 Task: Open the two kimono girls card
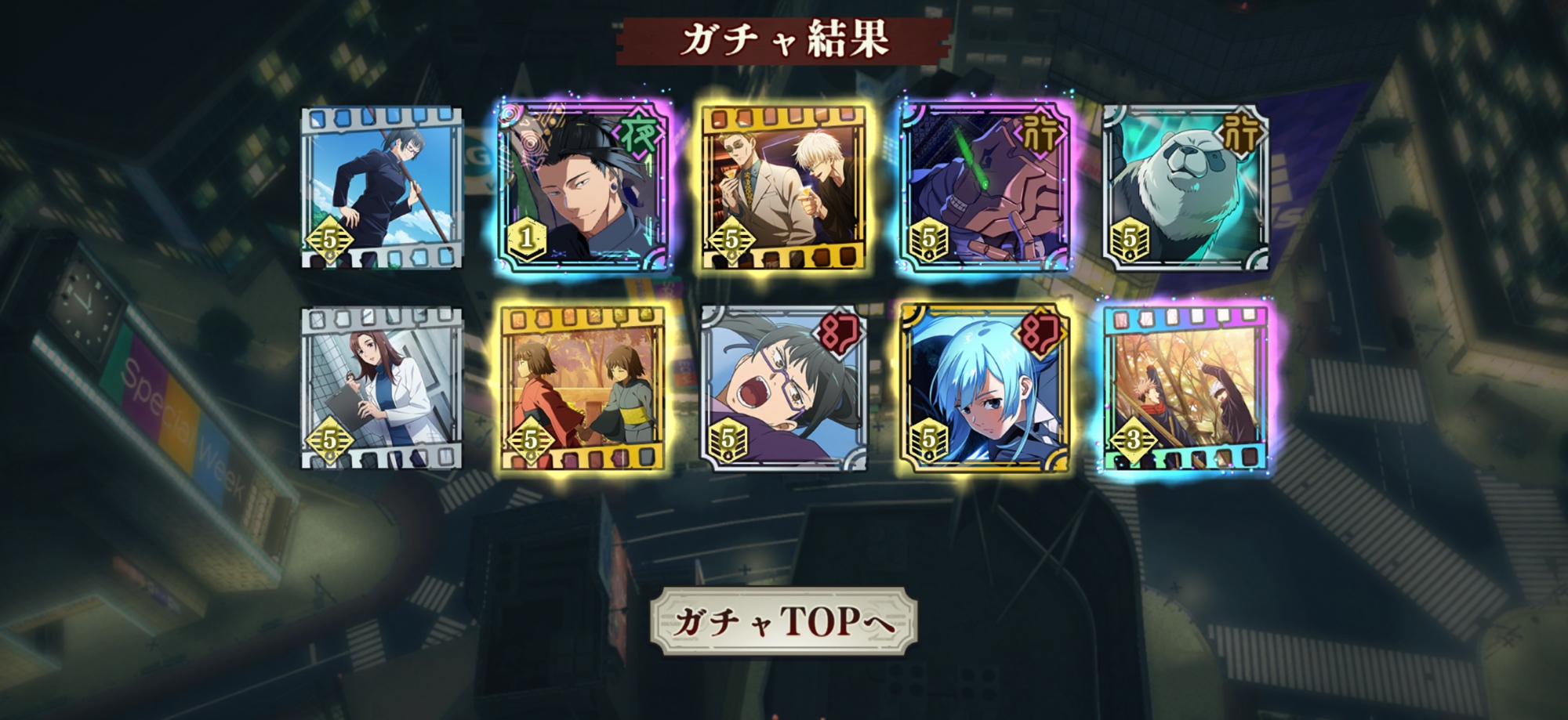(x=583, y=389)
